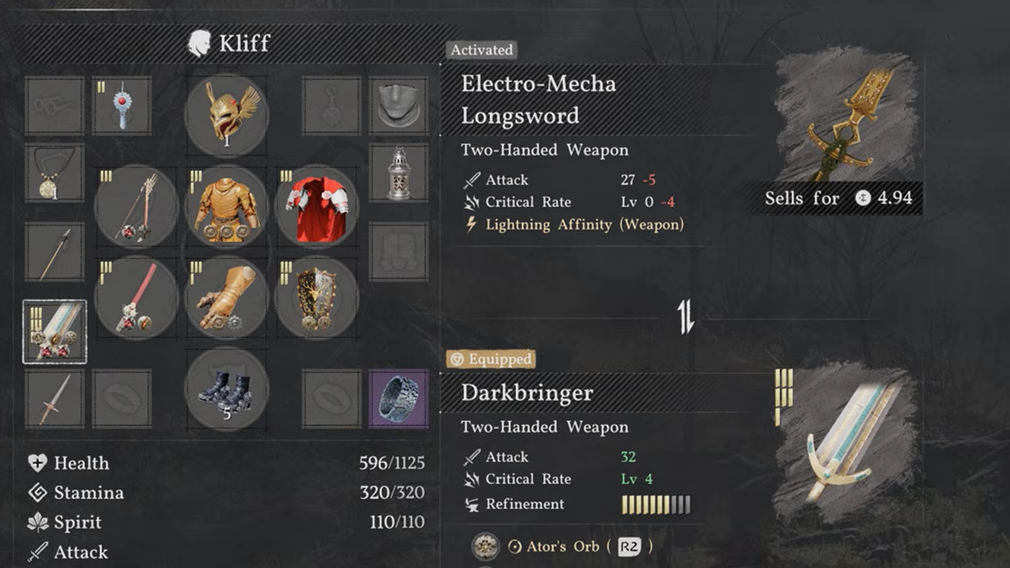Choose the ornate shield slot
Viewport: 1010px width, 568px height.
pyautogui.click(x=317, y=298)
